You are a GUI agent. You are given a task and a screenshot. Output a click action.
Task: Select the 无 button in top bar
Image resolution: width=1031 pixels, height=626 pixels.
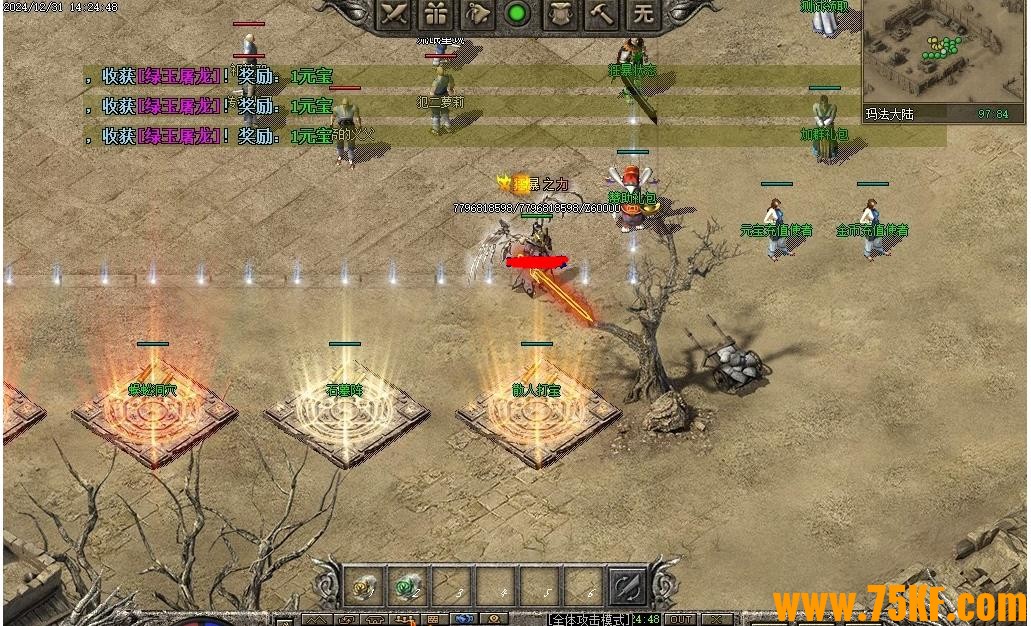click(x=643, y=14)
